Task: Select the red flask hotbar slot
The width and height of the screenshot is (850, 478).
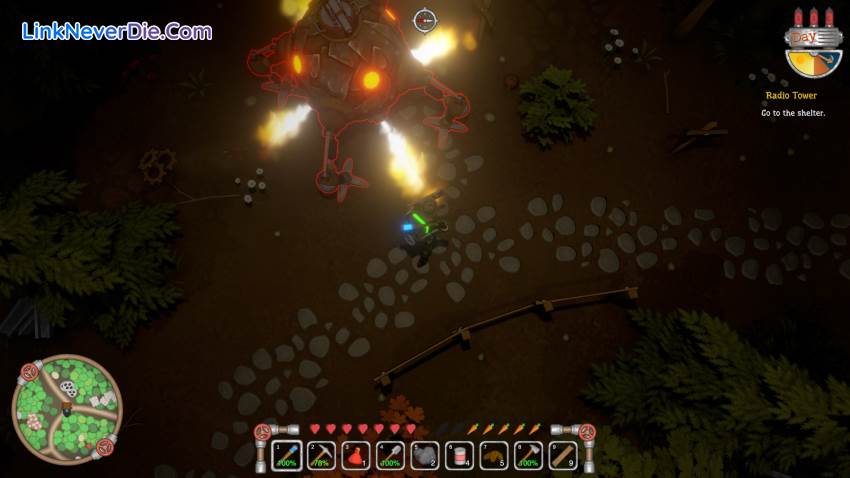Action: 356,456
